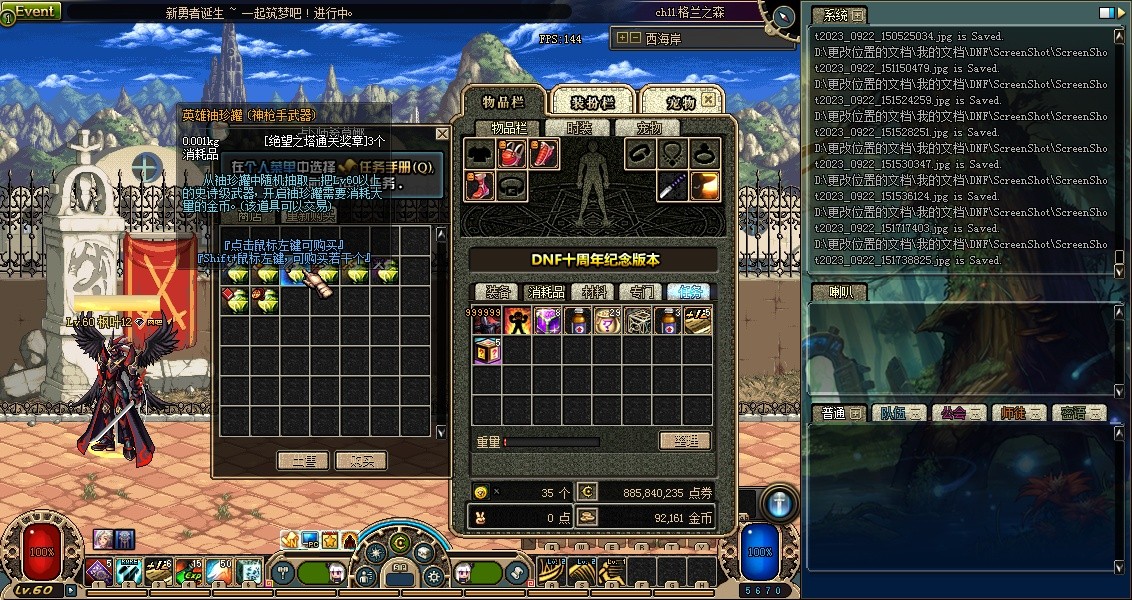This screenshot has height=600, width=1132.
Task: Open the 材料 materials category
Action: pos(594,292)
